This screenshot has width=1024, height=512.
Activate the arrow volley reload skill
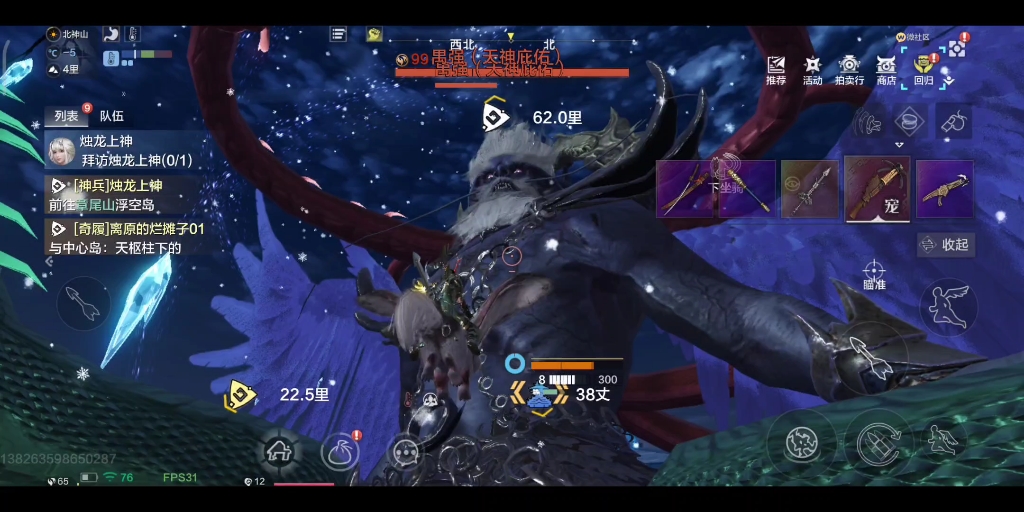point(877,438)
